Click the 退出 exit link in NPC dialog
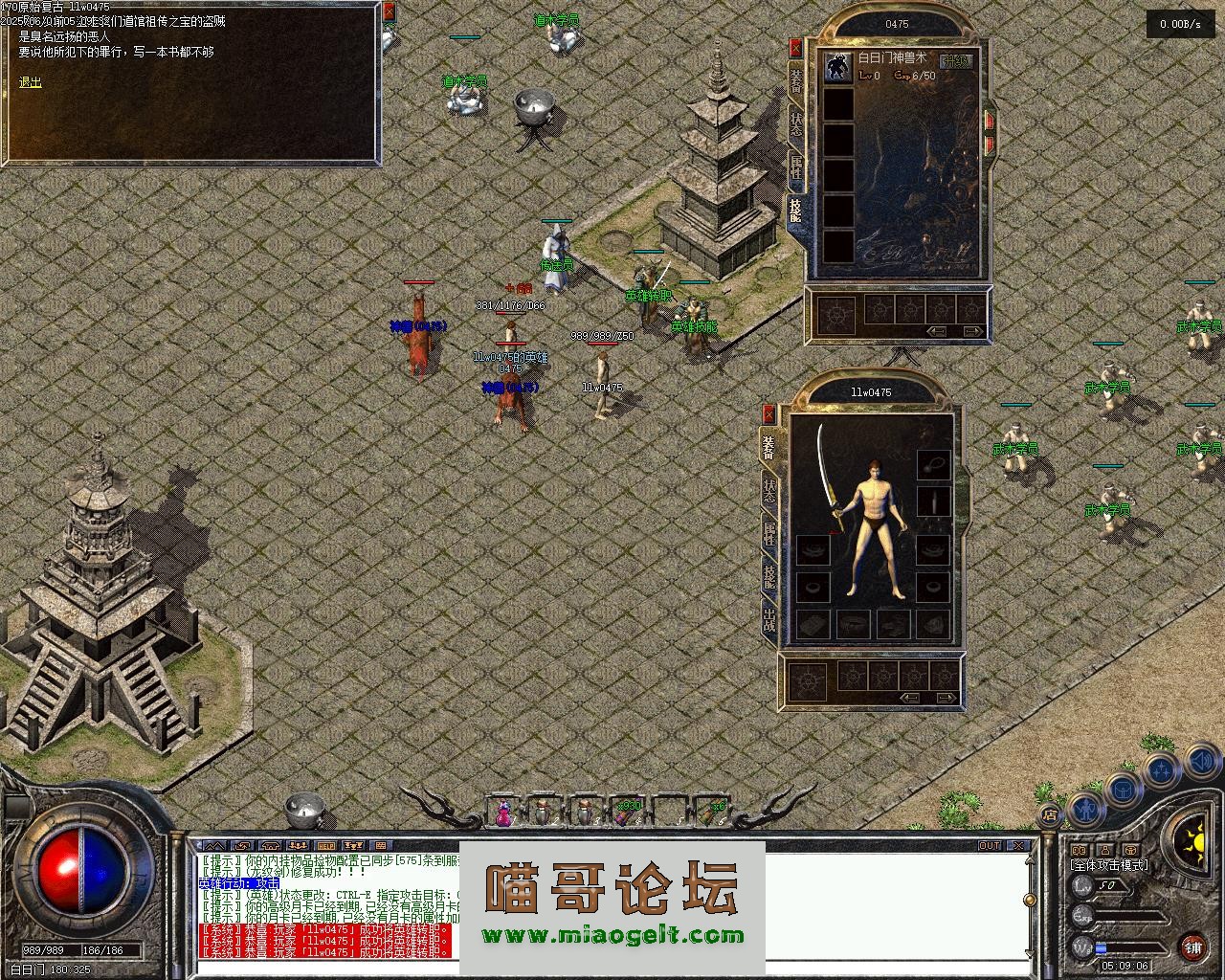The height and width of the screenshot is (980, 1225). (x=31, y=83)
